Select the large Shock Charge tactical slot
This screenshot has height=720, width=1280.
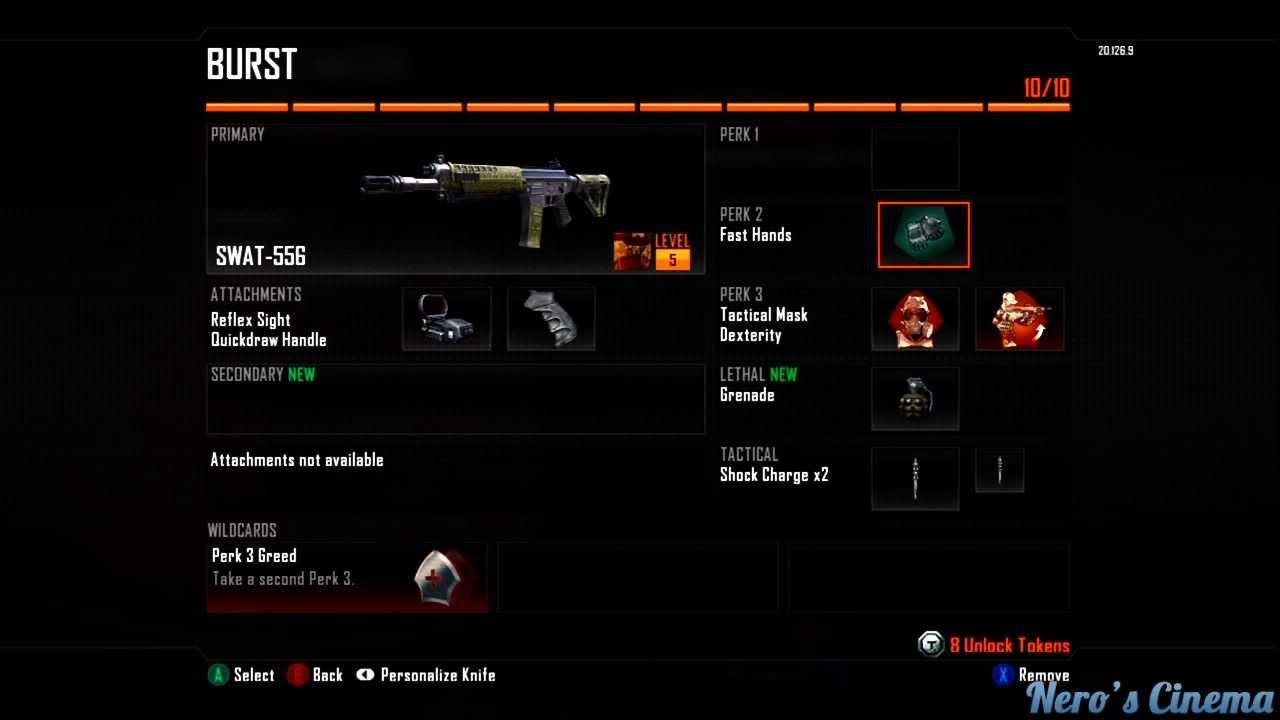pos(915,478)
